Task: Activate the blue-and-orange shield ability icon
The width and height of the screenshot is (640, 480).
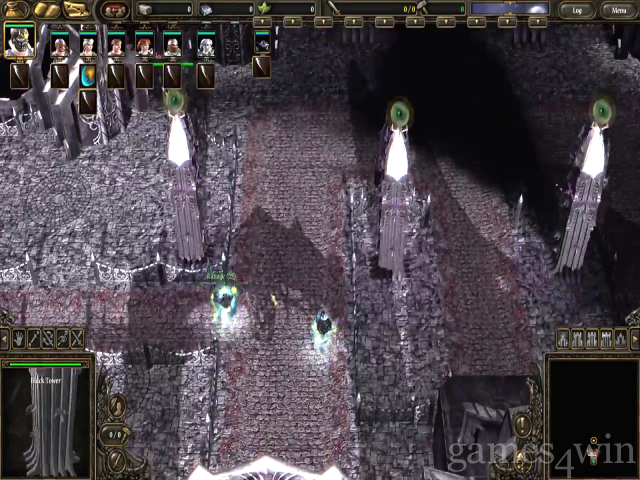Action: tap(88, 76)
